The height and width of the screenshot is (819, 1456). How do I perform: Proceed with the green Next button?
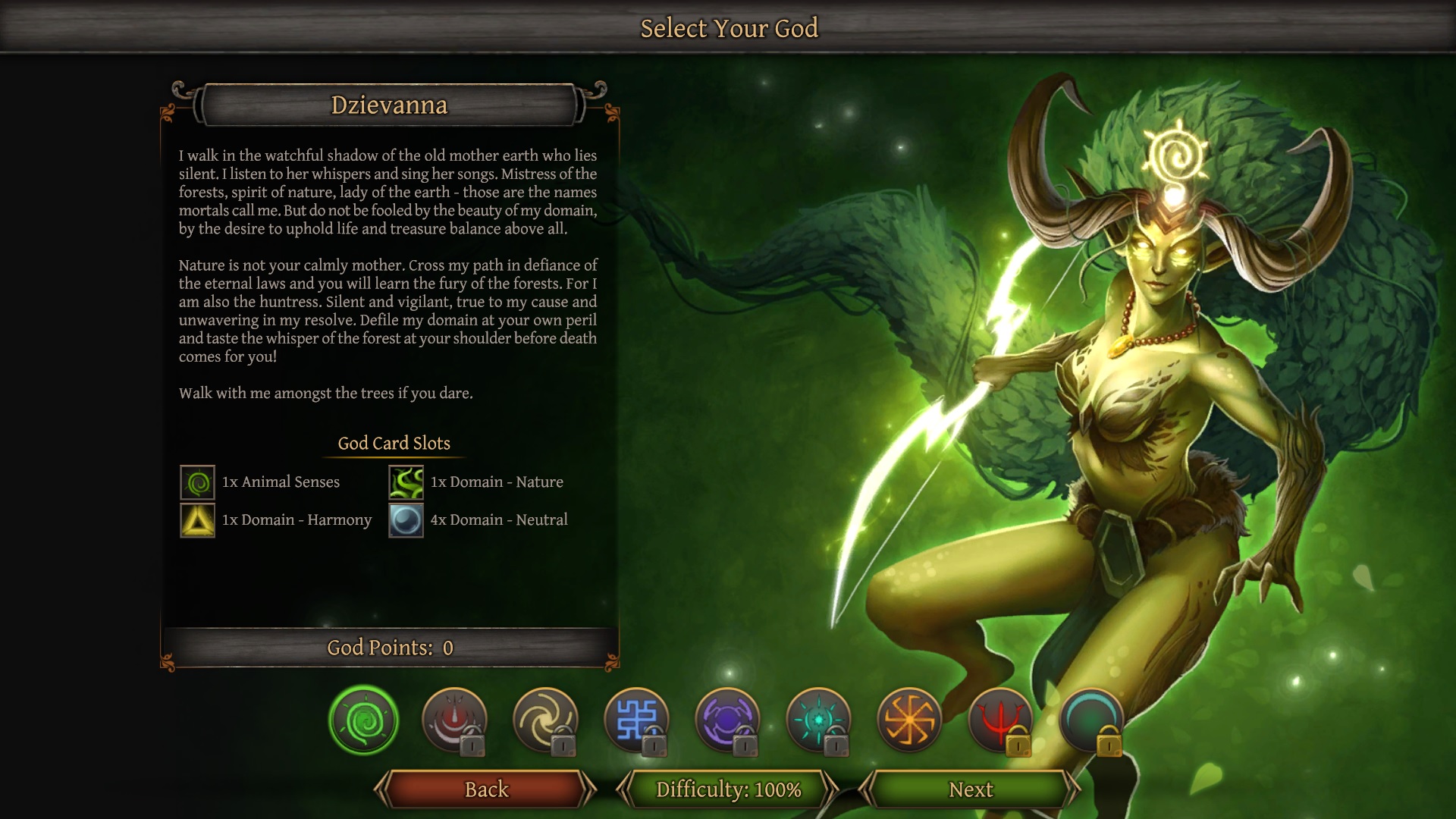click(970, 789)
